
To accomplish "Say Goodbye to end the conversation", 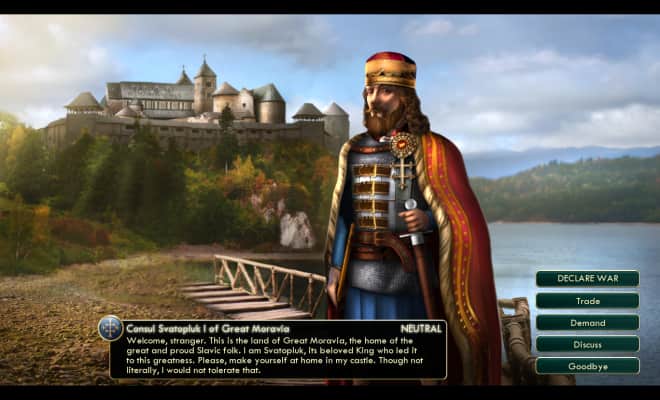I will coord(587,366).
